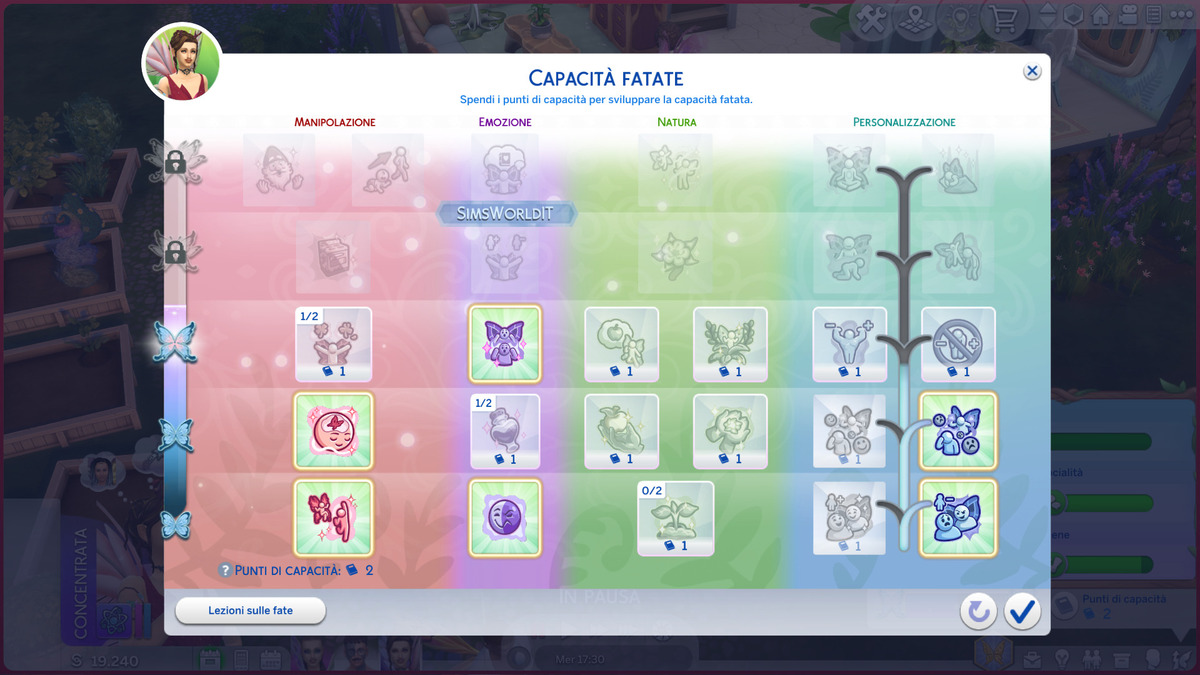Select the purple theater mask ability
Screen dimensions: 1200x675
click(x=505, y=518)
